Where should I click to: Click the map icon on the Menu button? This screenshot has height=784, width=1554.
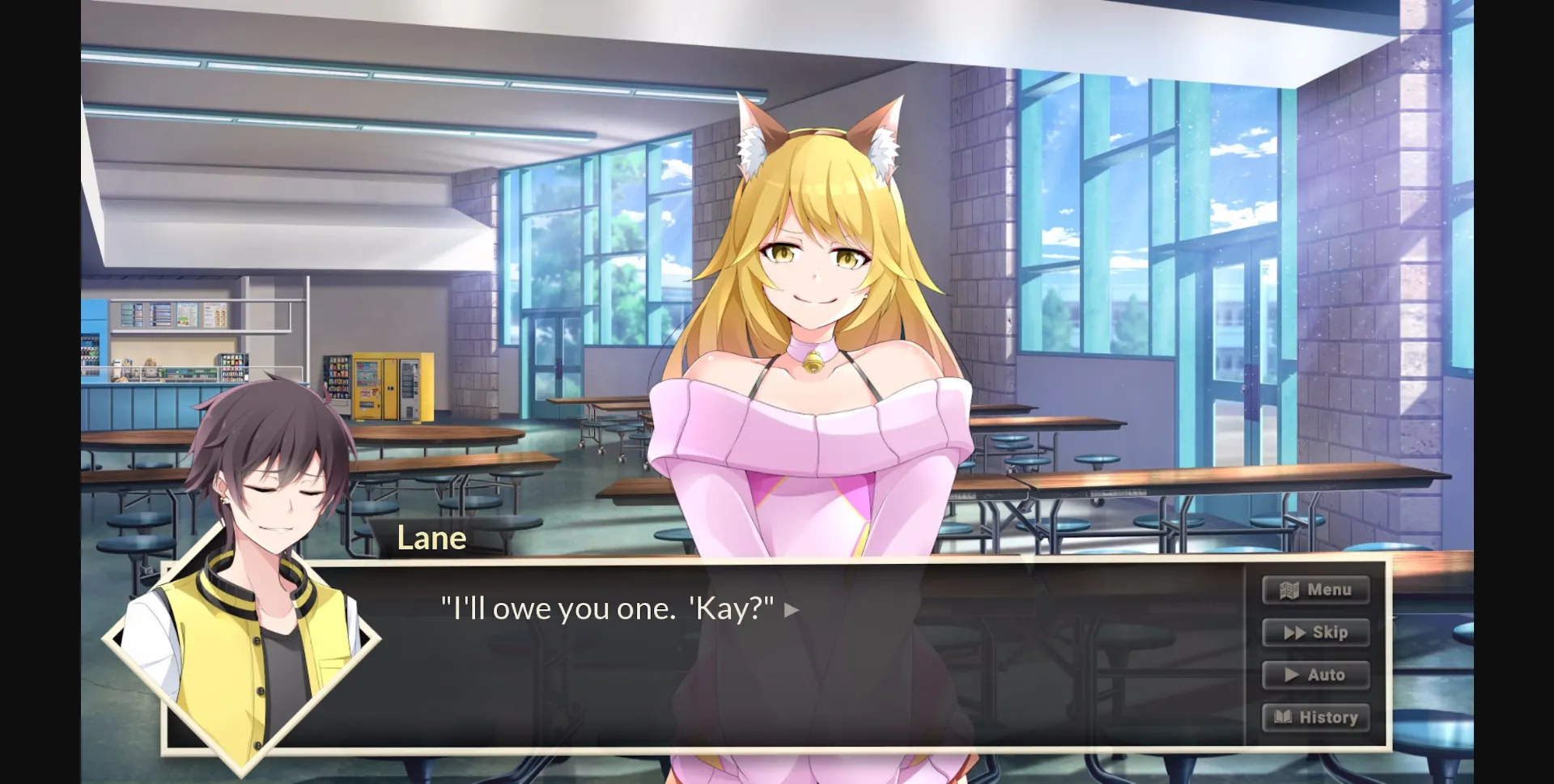pyautogui.click(x=1289, y=589)
